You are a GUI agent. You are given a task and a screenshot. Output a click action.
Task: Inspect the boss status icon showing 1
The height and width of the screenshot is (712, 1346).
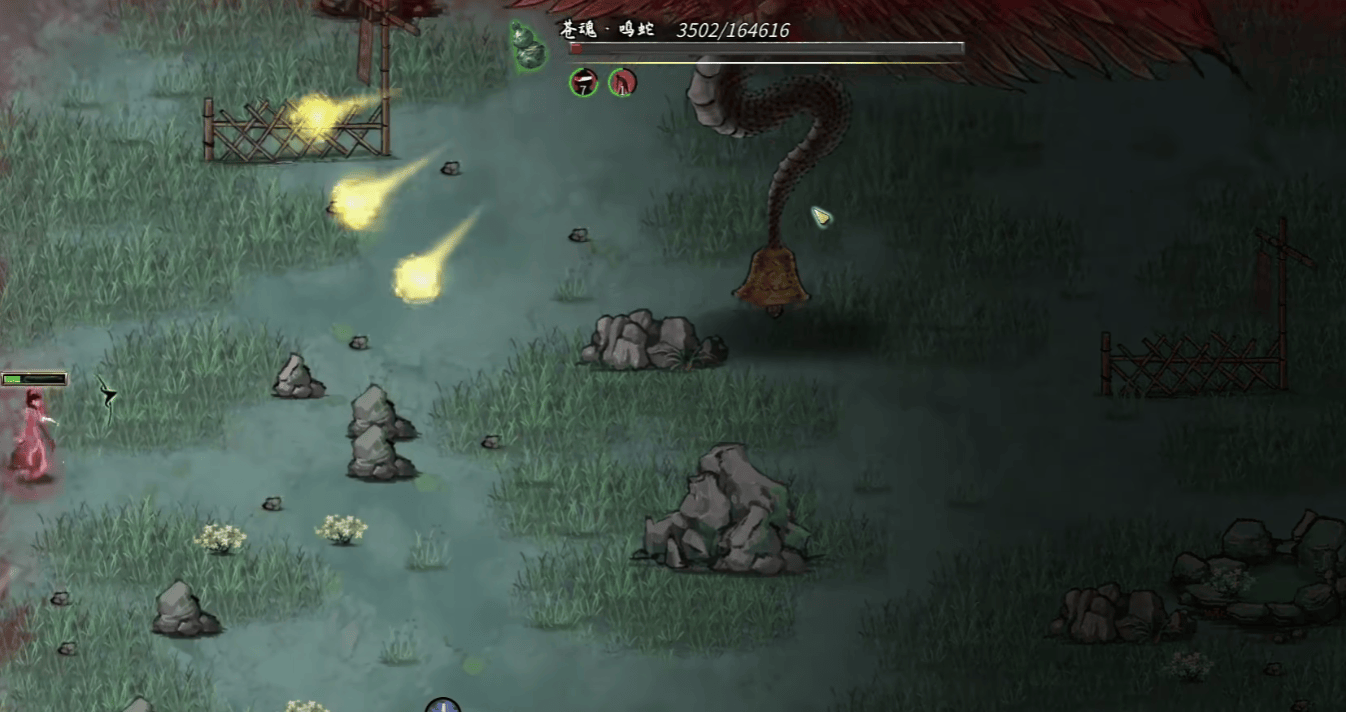pos(623,82)
